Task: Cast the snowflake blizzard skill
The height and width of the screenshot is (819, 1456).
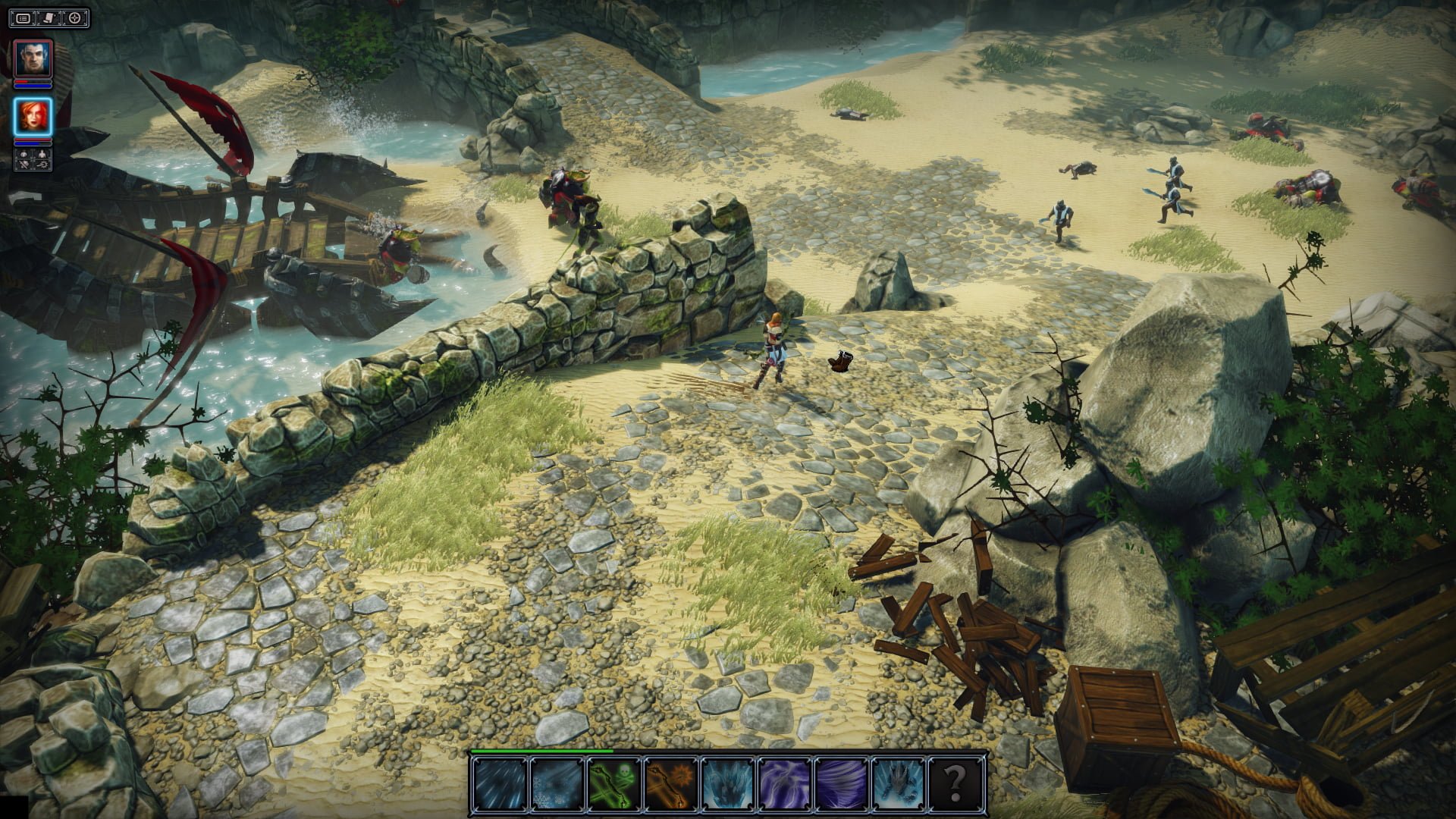Action: pyautogui.click(x=557, y=784)
